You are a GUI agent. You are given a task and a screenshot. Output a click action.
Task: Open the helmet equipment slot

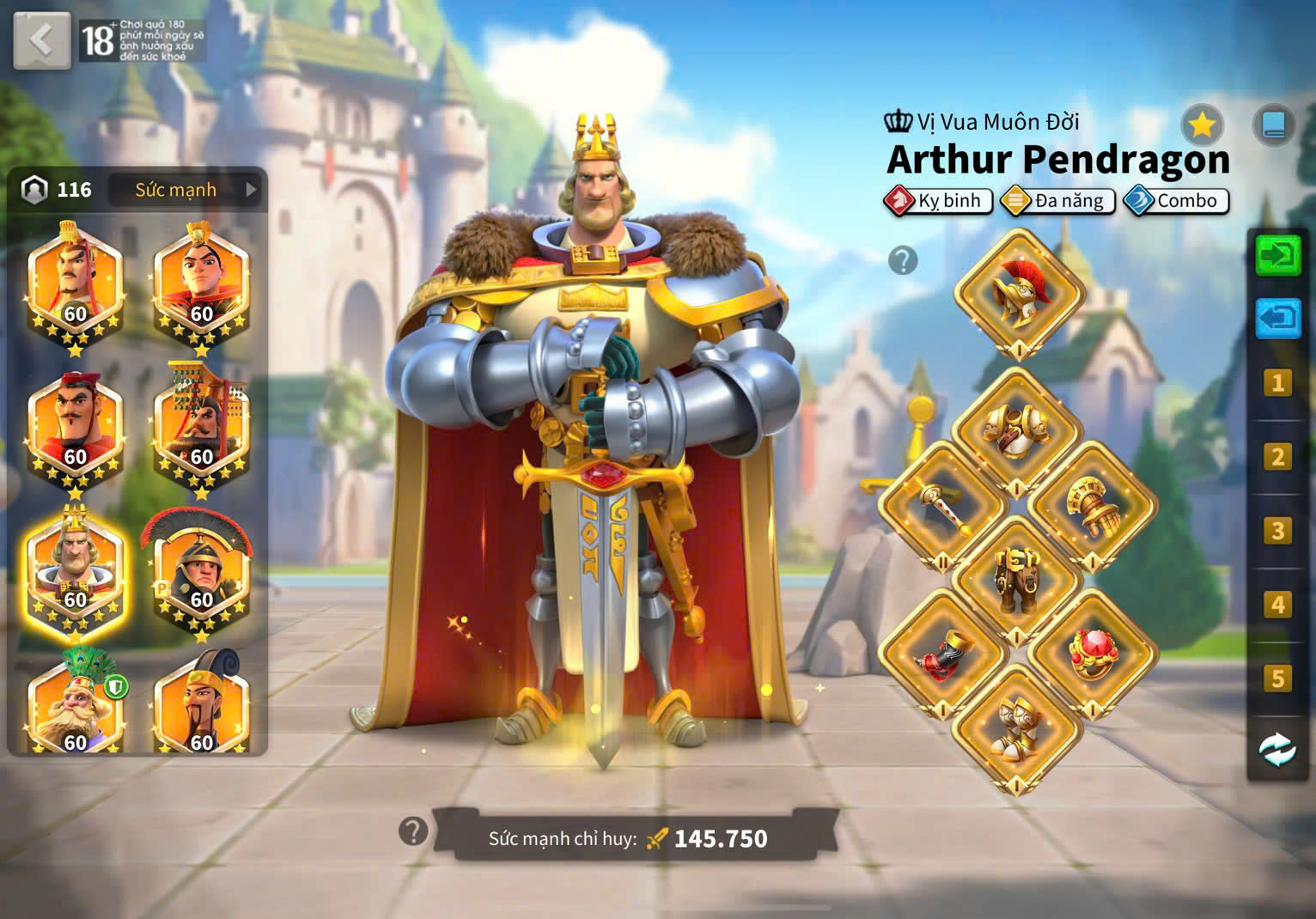(1018, 294)
